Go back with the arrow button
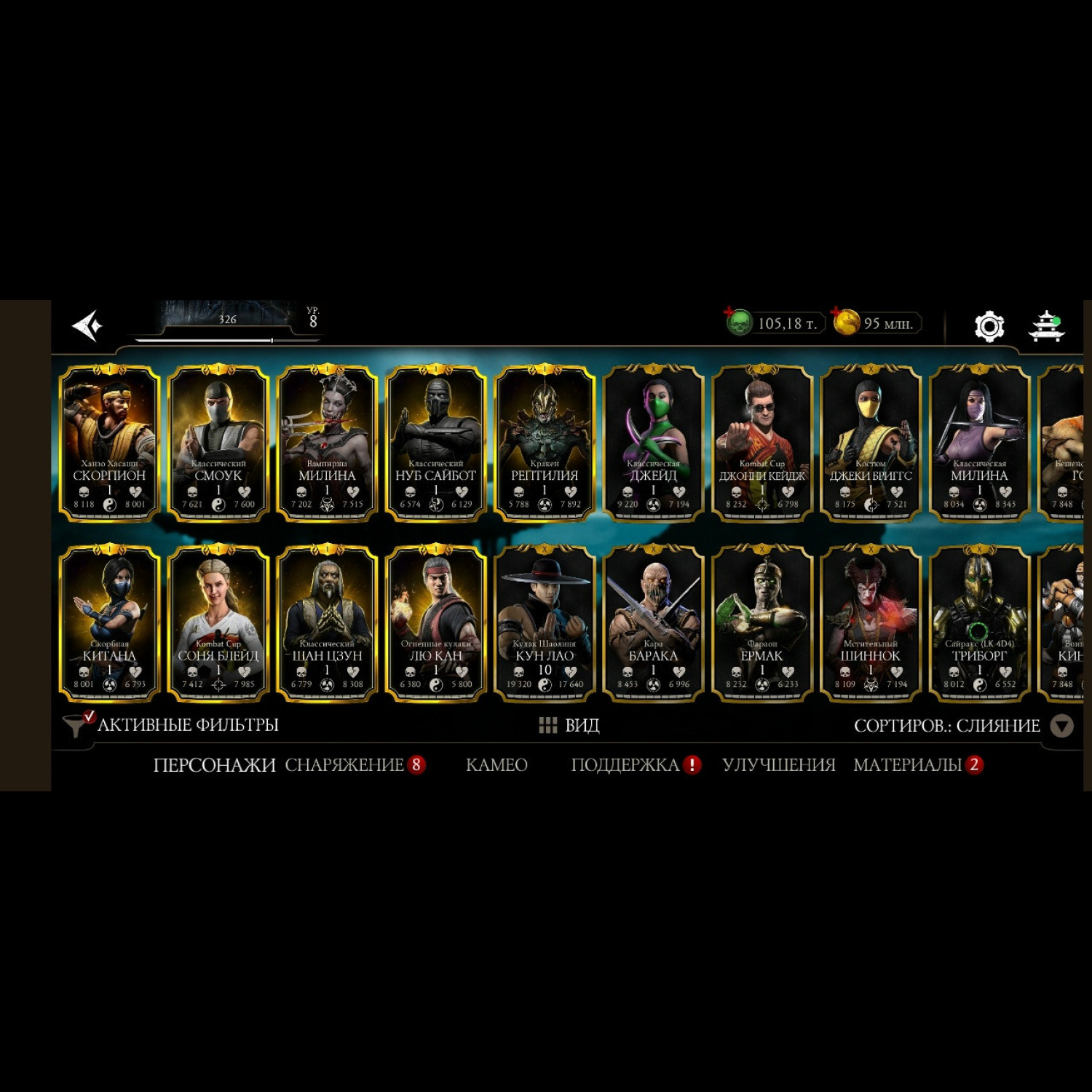Viewport: 1092px width, 1092px height. click(87, 325)
